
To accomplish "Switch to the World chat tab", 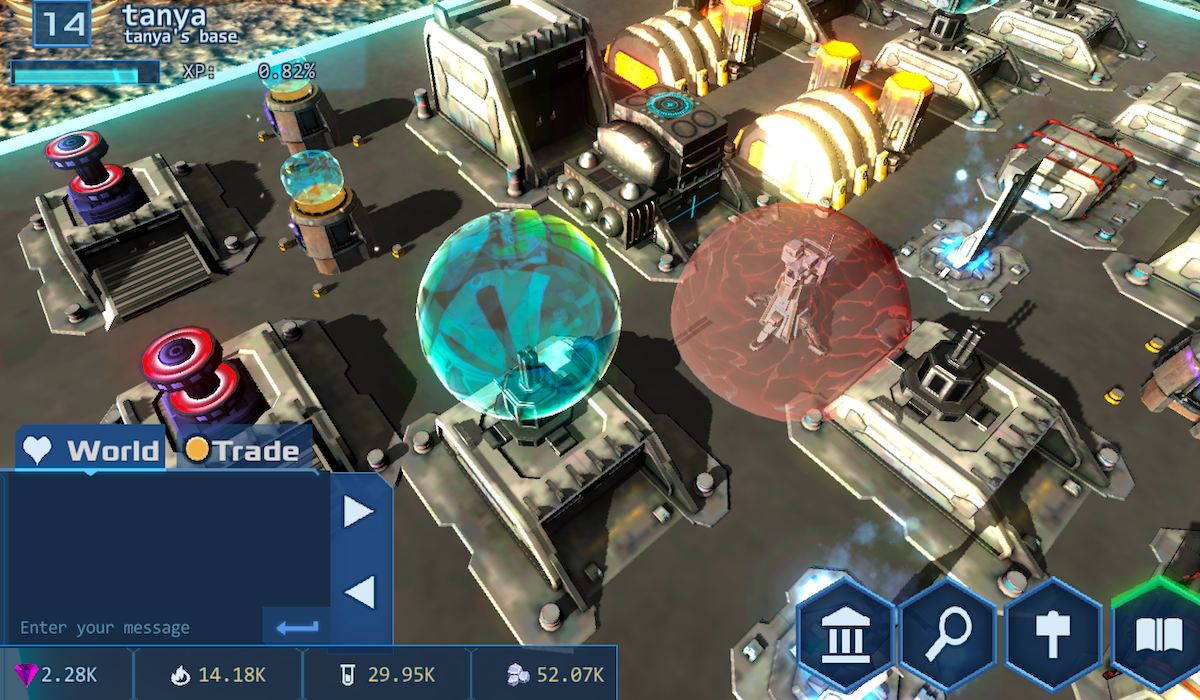I will pos(93,450).
